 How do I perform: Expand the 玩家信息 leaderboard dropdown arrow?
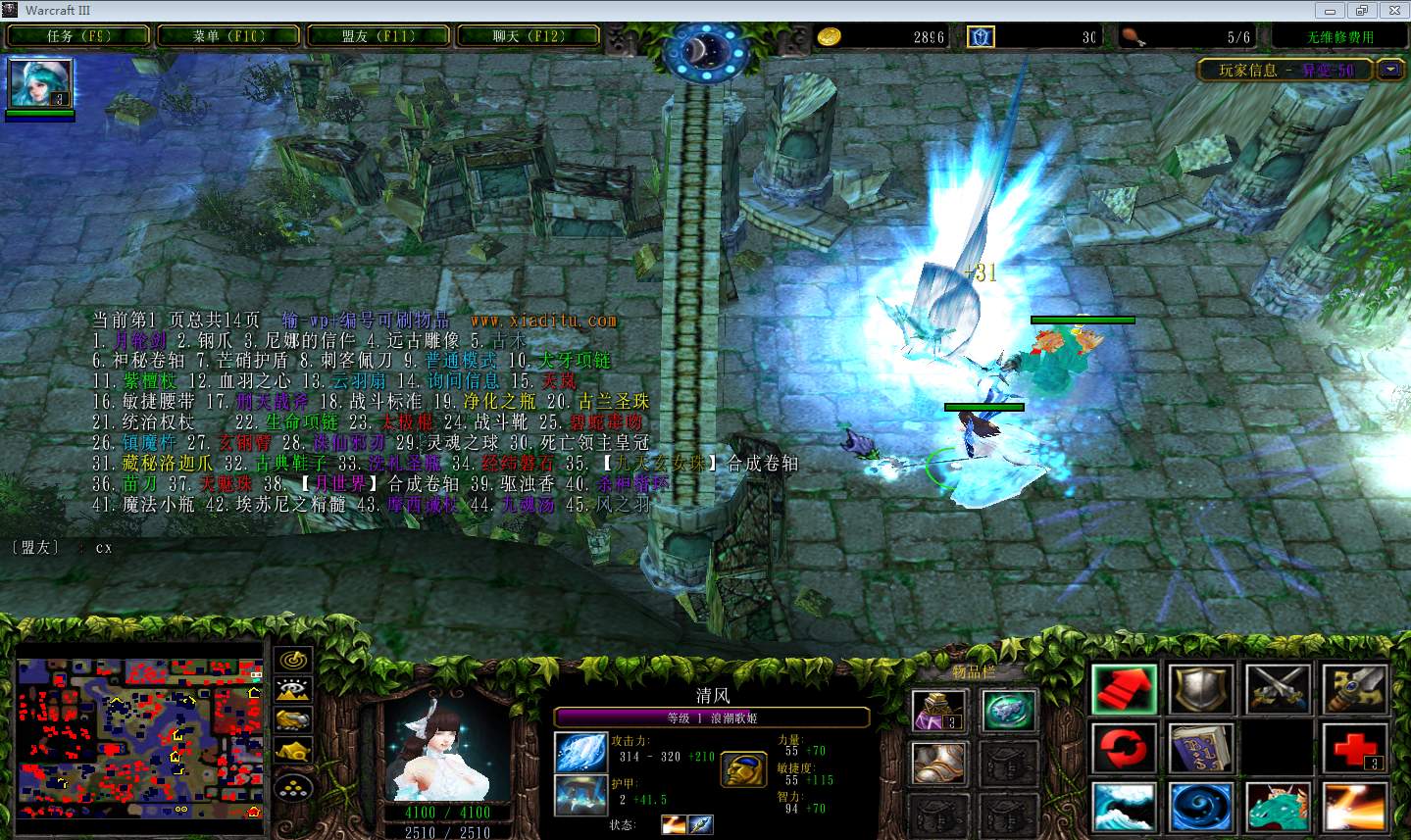click(1390, 70)
